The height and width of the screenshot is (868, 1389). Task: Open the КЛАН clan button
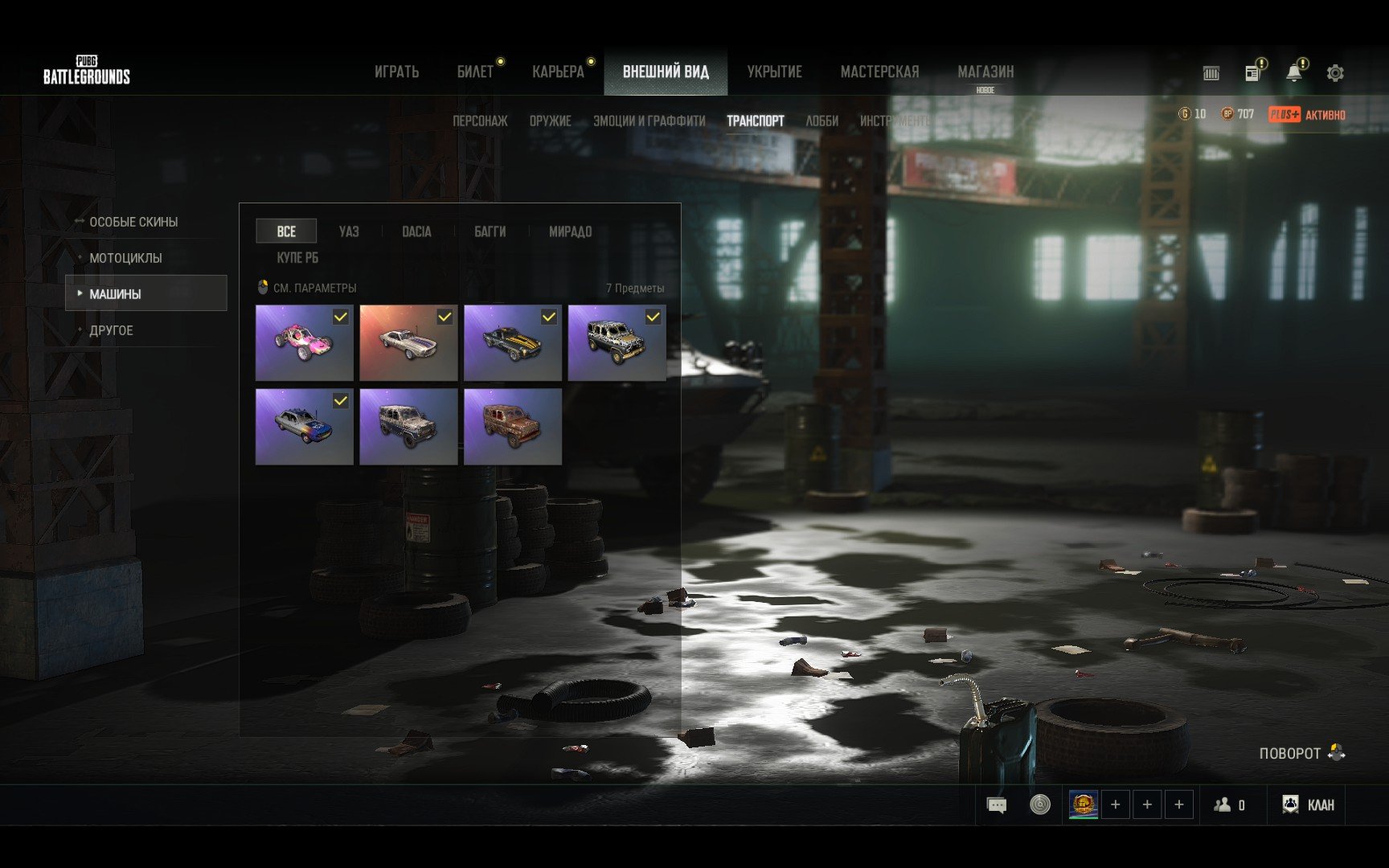coord(1309,805)
